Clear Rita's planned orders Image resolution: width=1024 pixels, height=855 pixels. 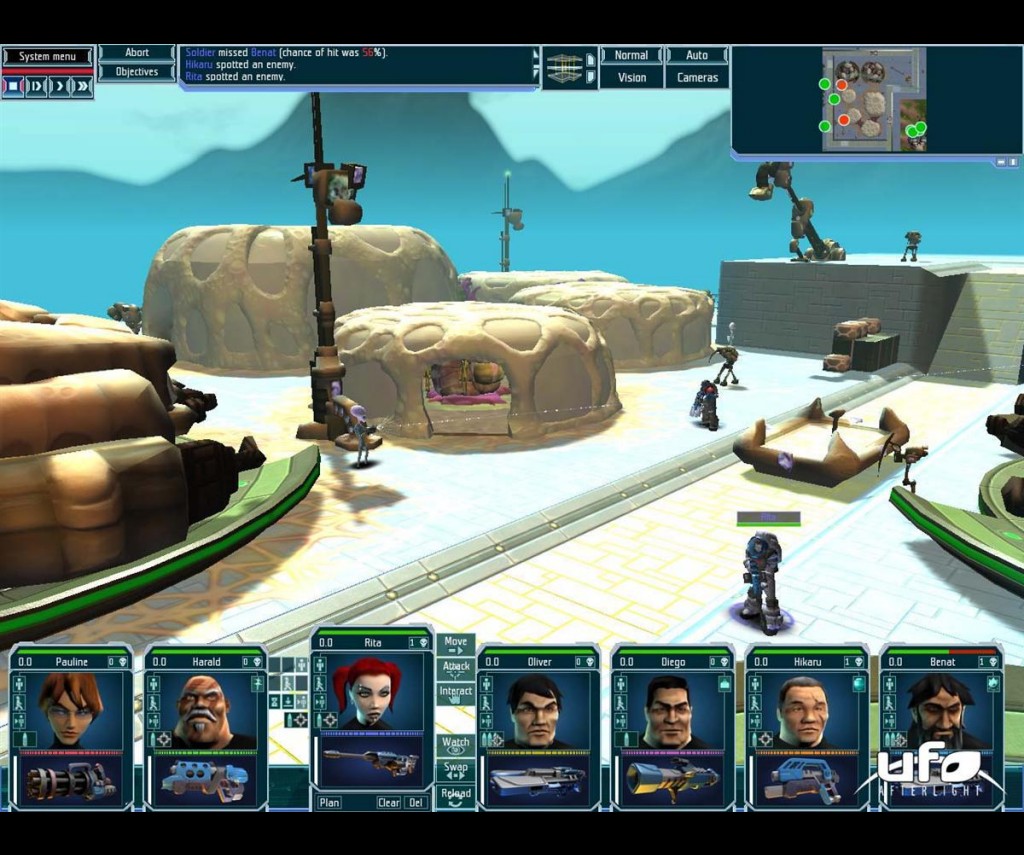[x=388, y=802]
